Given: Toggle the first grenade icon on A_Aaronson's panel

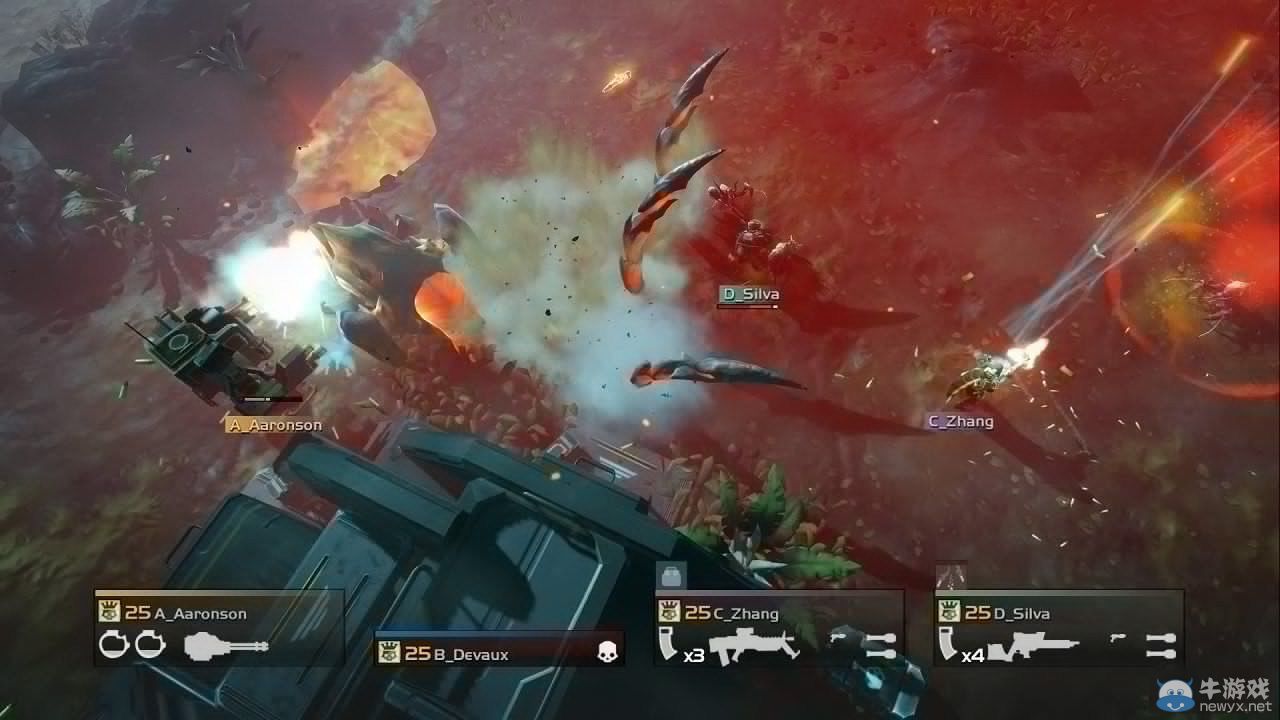Looking at the screenshot, I should tap(112, 646).
